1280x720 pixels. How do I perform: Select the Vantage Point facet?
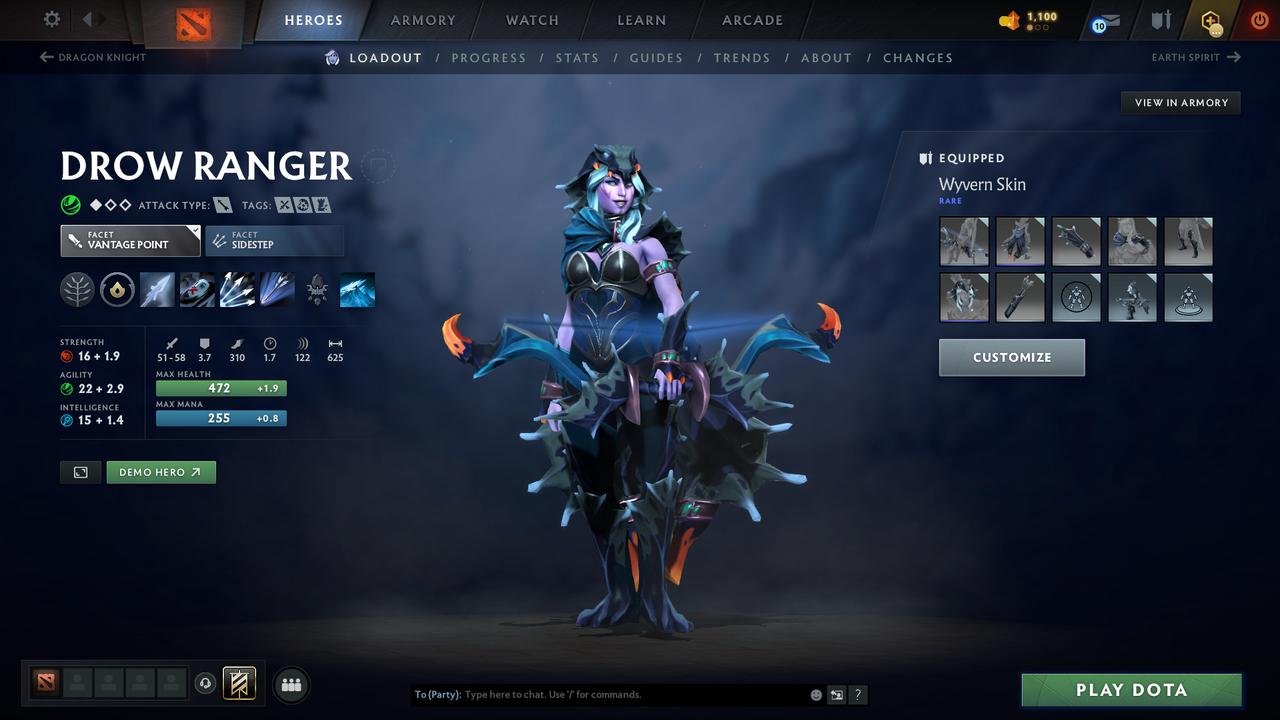[x=130, y=240]
